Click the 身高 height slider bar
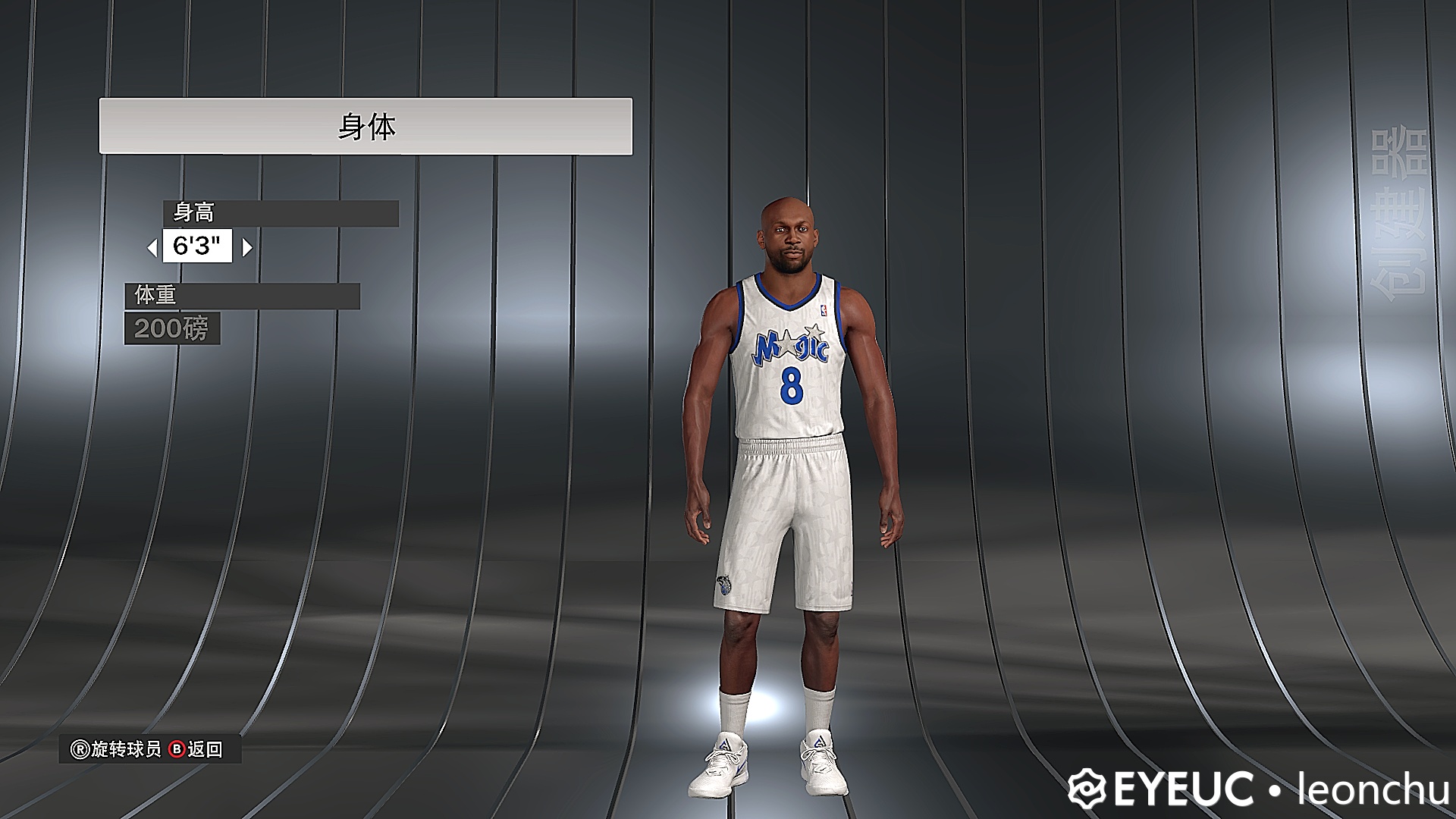The height and width of the screenshot is (819, 1456). pos(281,214)
